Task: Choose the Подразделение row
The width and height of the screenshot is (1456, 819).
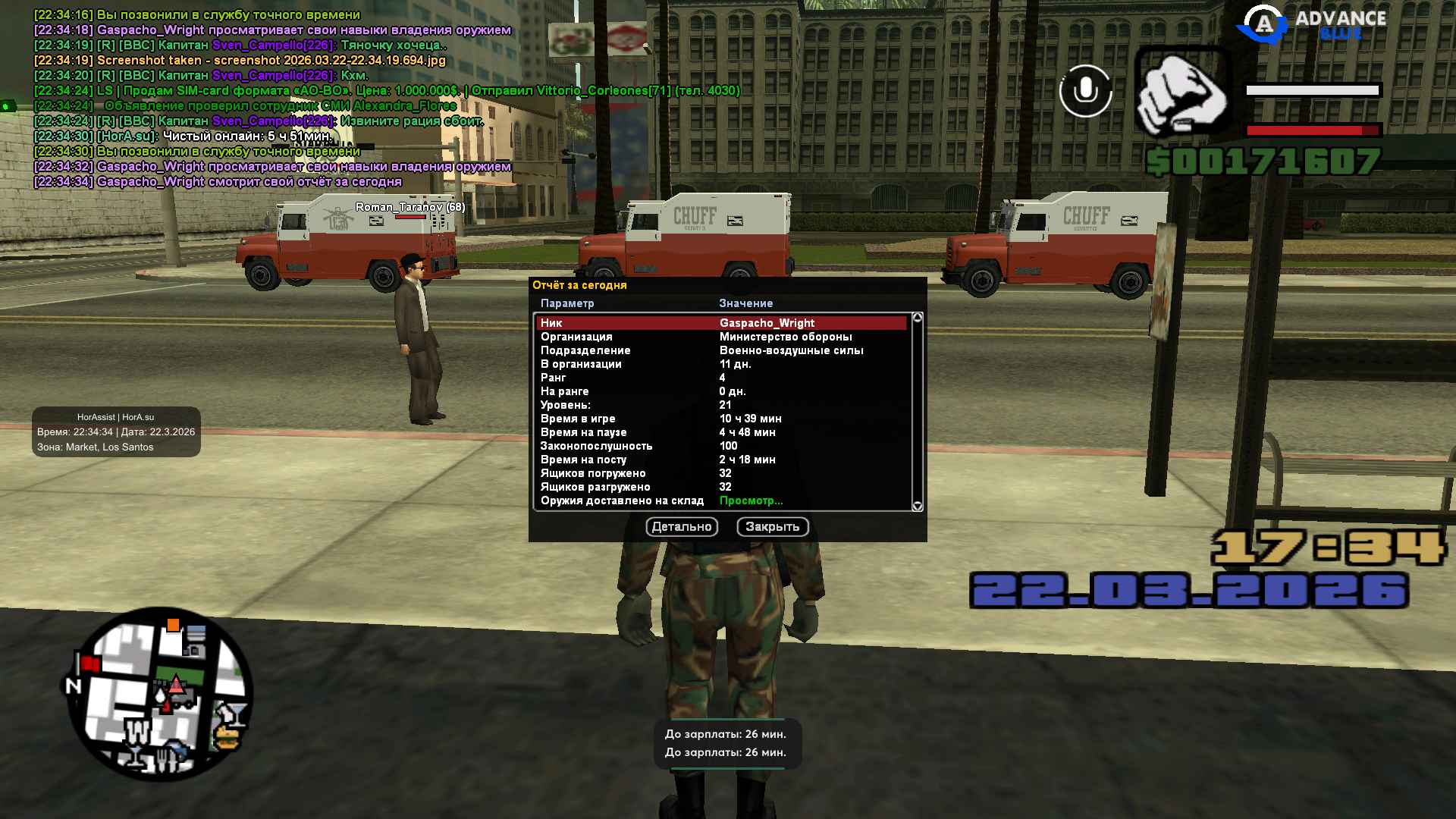Action: pos(720,350)
